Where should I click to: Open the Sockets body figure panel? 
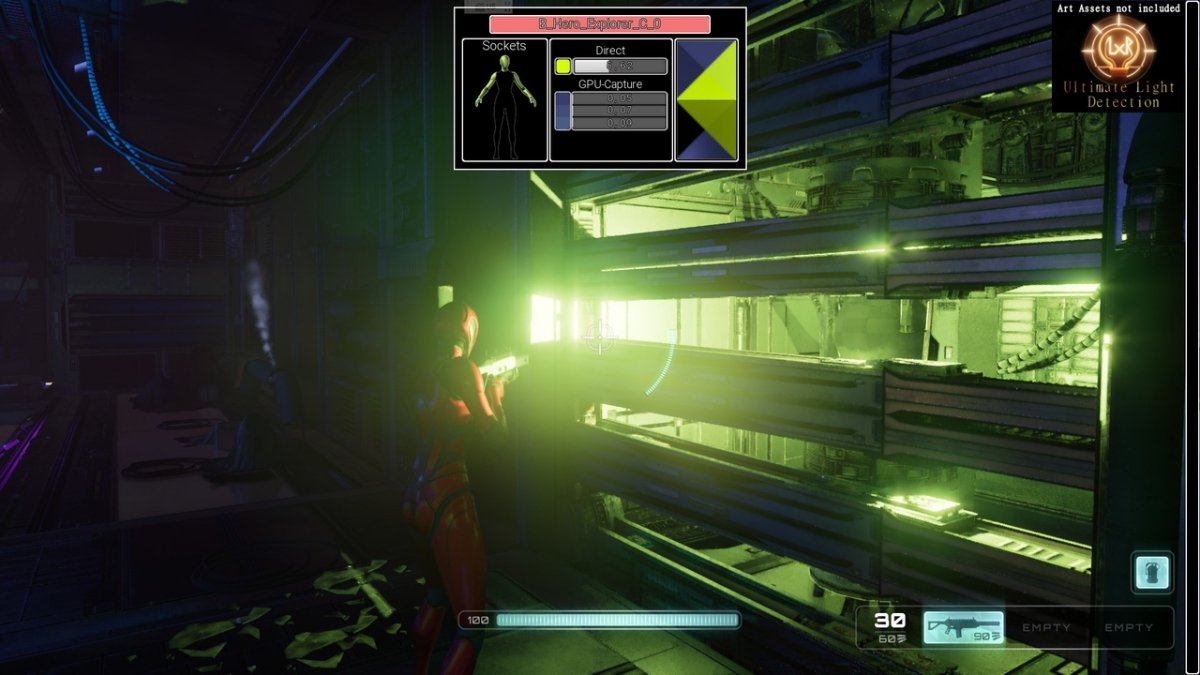pyautogui.click(x=505, y=100)
